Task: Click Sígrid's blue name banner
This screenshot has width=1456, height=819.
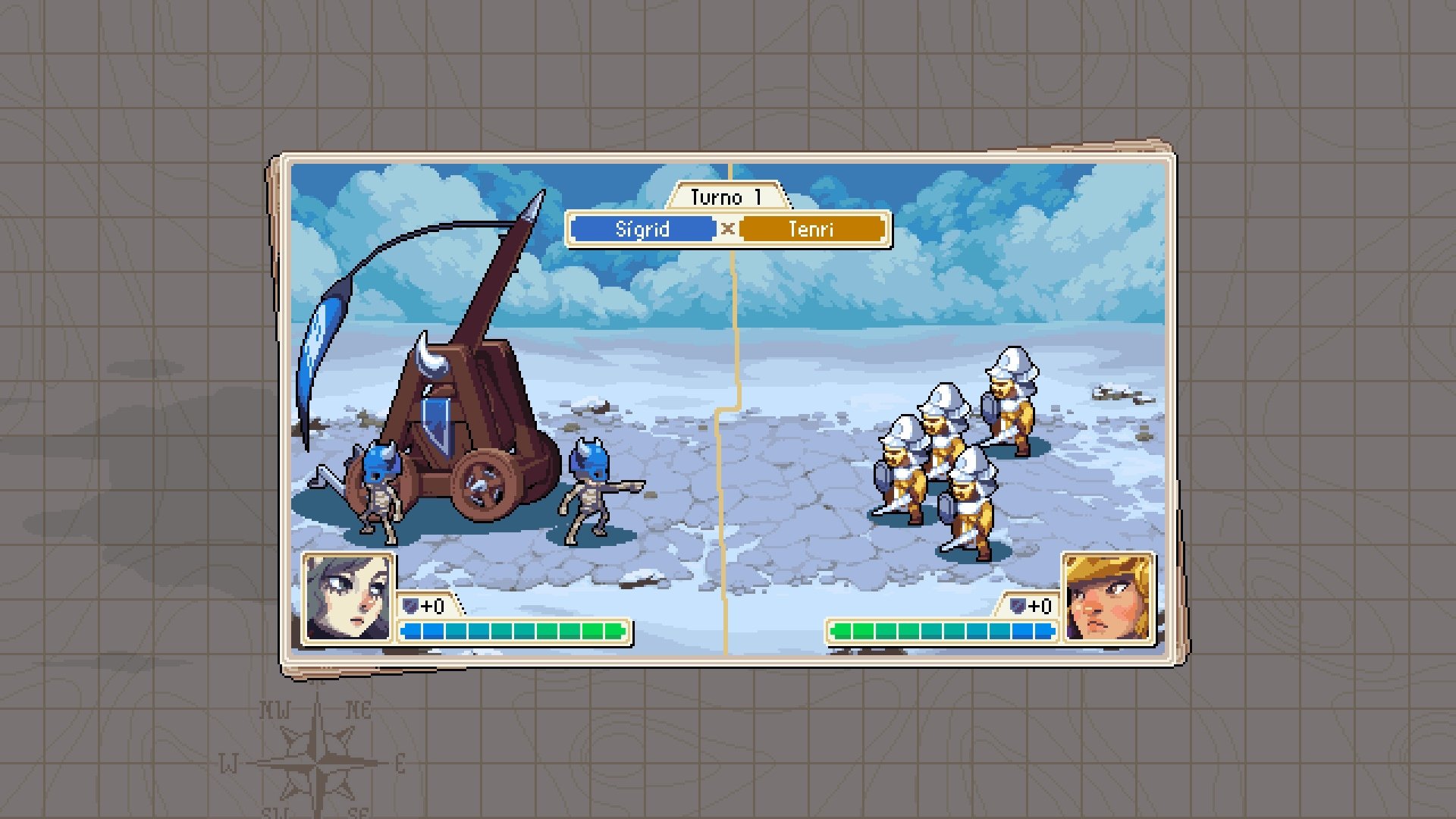Action: click(643, 229)
